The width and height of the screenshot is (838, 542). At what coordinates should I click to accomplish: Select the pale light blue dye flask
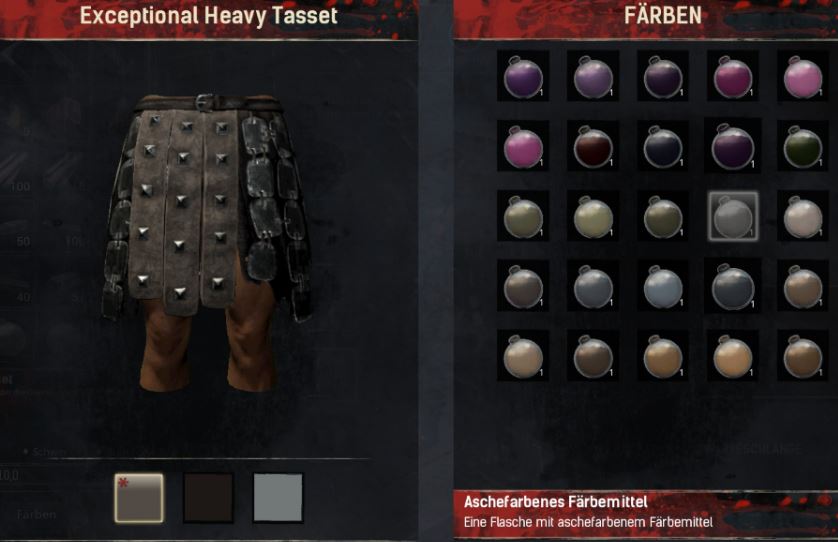tap(663, 287)
